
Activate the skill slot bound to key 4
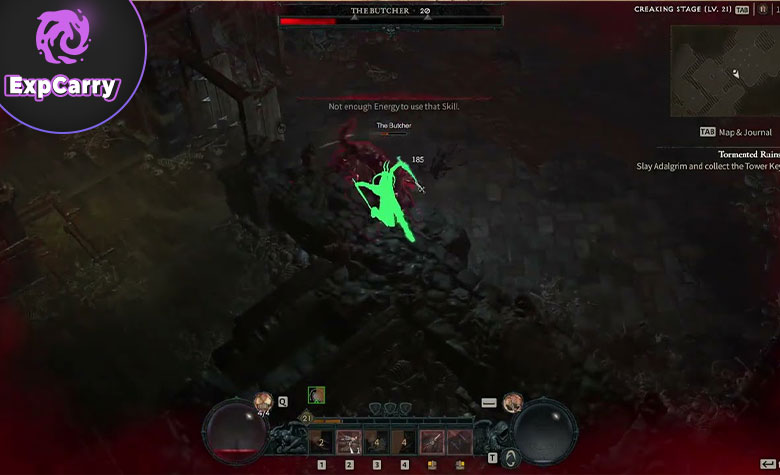click(x=404, y=442)
